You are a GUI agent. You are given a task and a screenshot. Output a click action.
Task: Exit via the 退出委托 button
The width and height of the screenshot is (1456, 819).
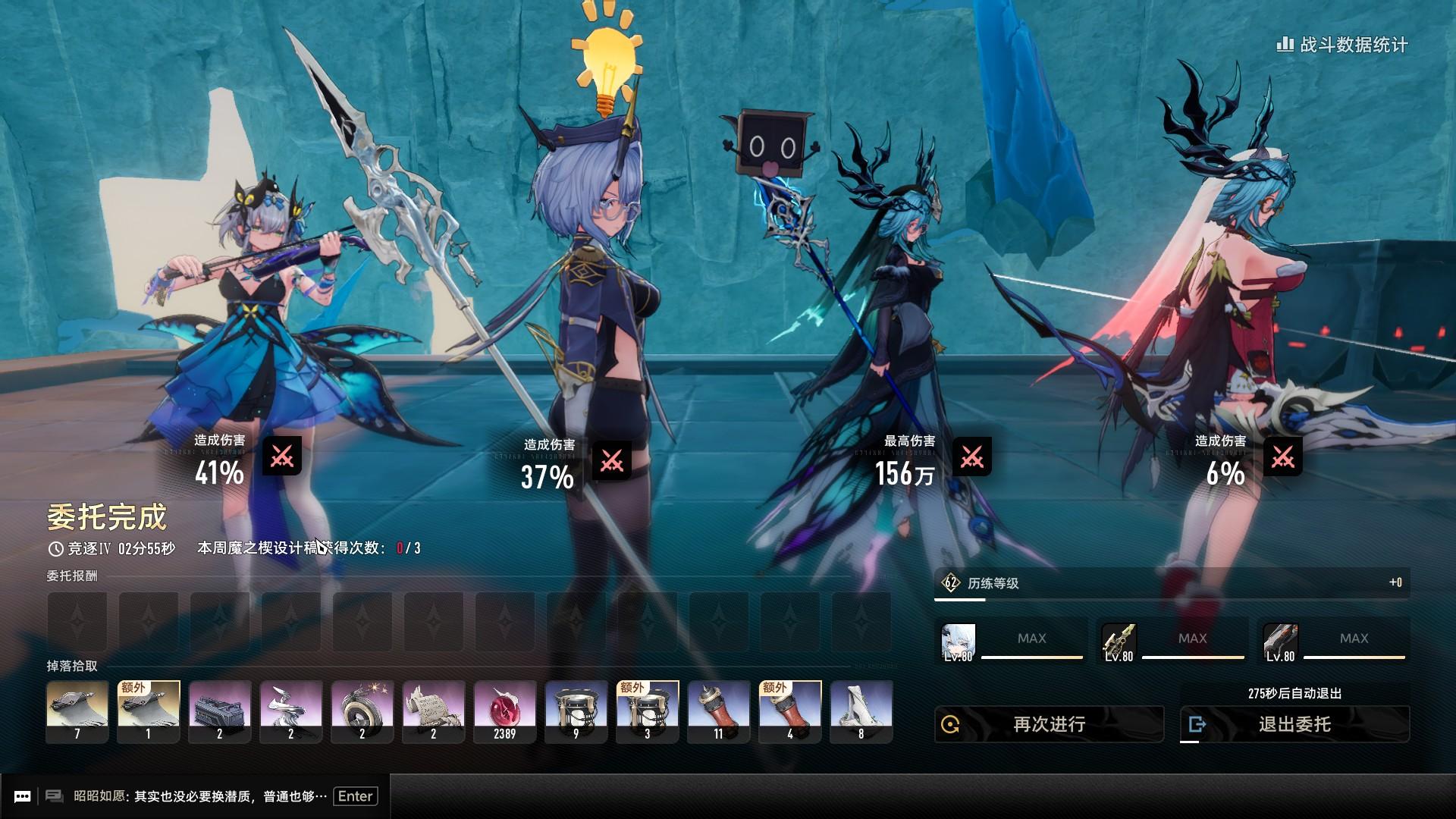point(1294,724)
